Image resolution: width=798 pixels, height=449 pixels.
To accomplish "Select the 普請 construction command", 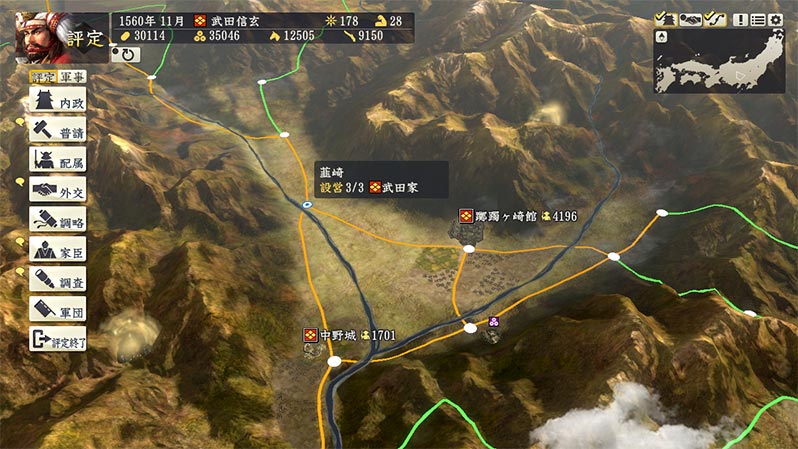I will pos(57,130).
